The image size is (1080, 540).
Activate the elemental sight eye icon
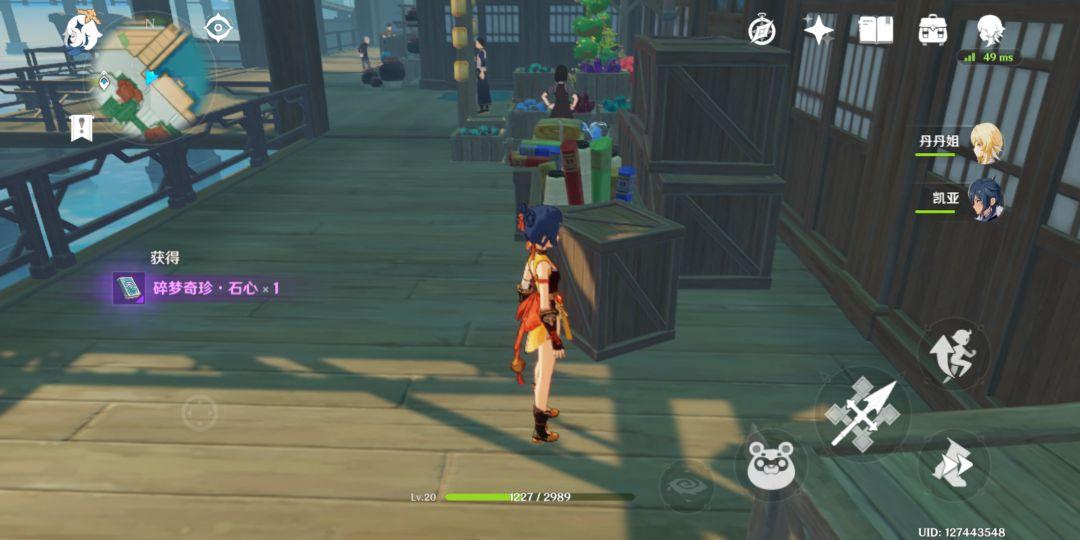[x=218, y=28]
